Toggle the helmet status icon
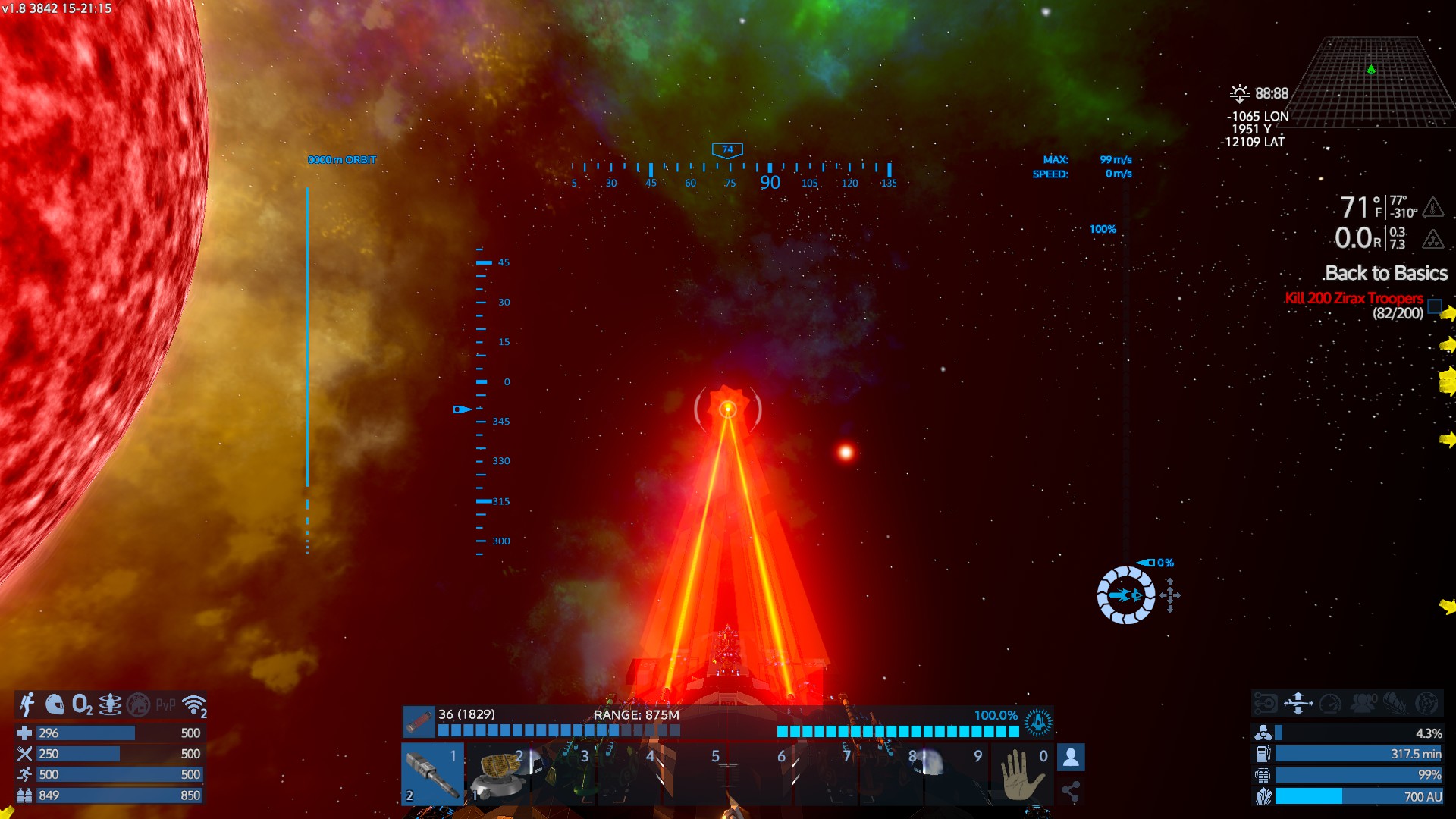This screenshot has height=819, width=1456. click(55, 704)
